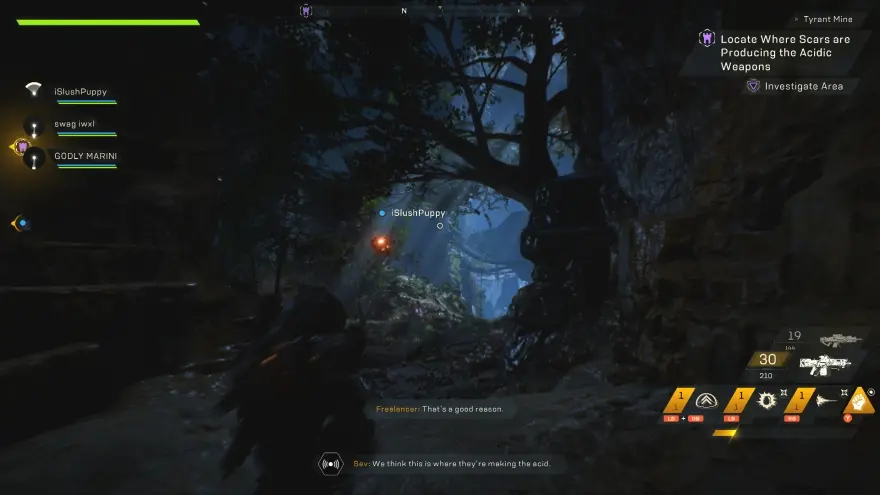Click the Investigate Area sub-objective
The image size is (880, 495).
[803, 86]
